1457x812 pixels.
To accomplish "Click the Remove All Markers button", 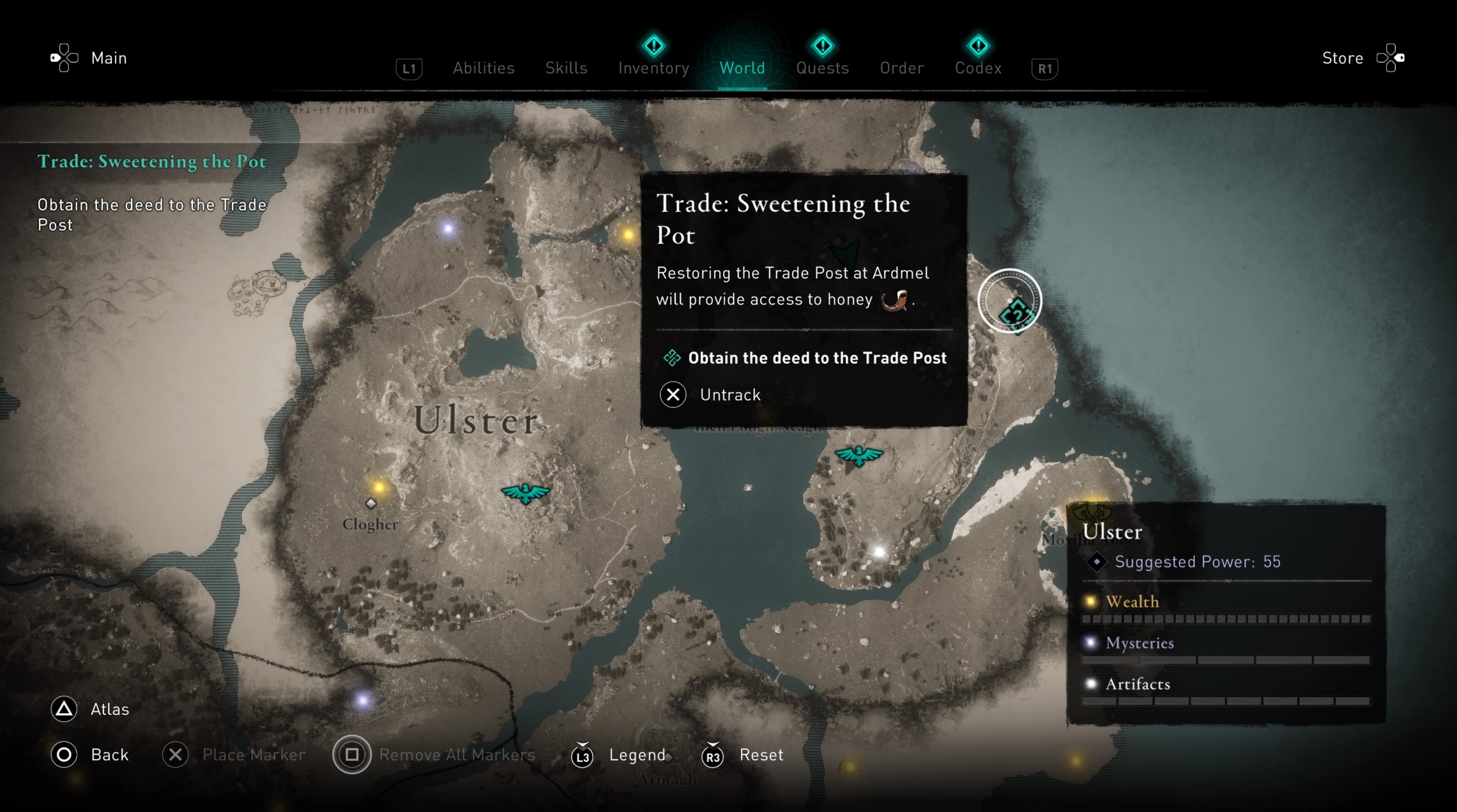I will click(x=457, y=755).
